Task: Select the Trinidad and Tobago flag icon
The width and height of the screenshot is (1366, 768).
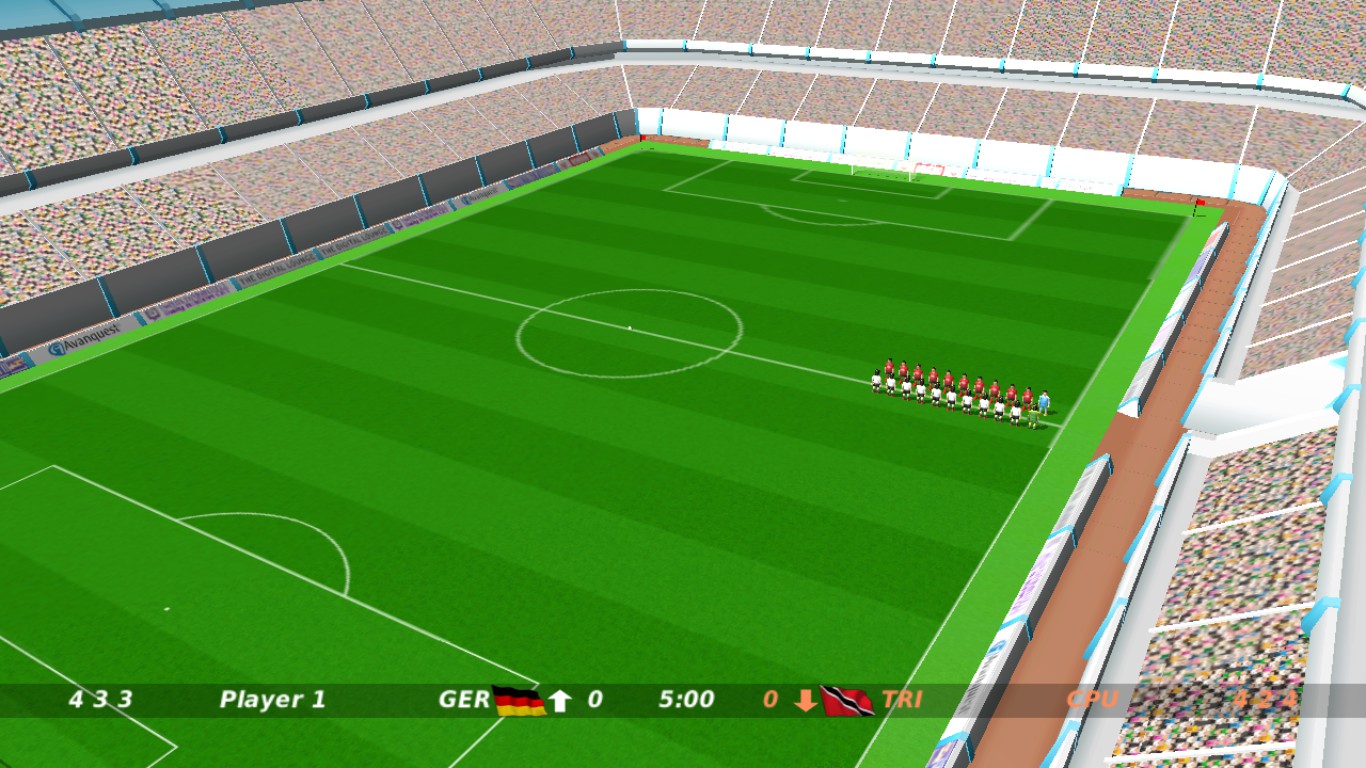Action: point(846,700)
